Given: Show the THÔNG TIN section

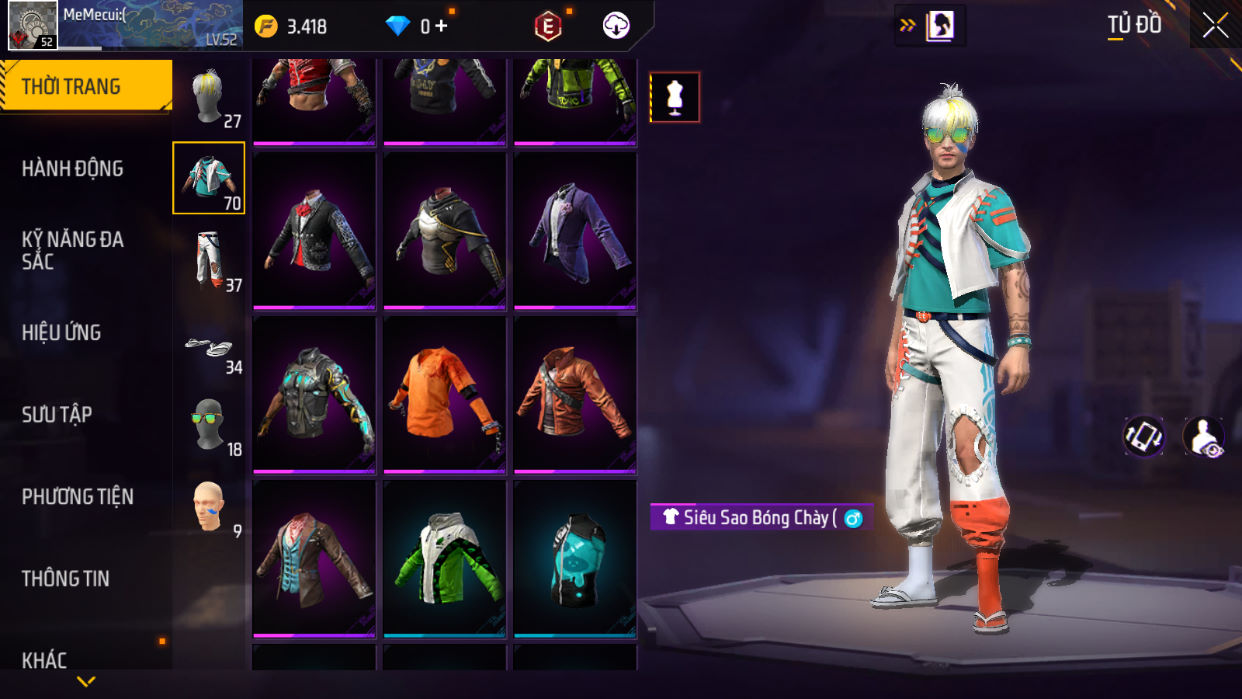Looking at the screenshot, I should (66, 578).
